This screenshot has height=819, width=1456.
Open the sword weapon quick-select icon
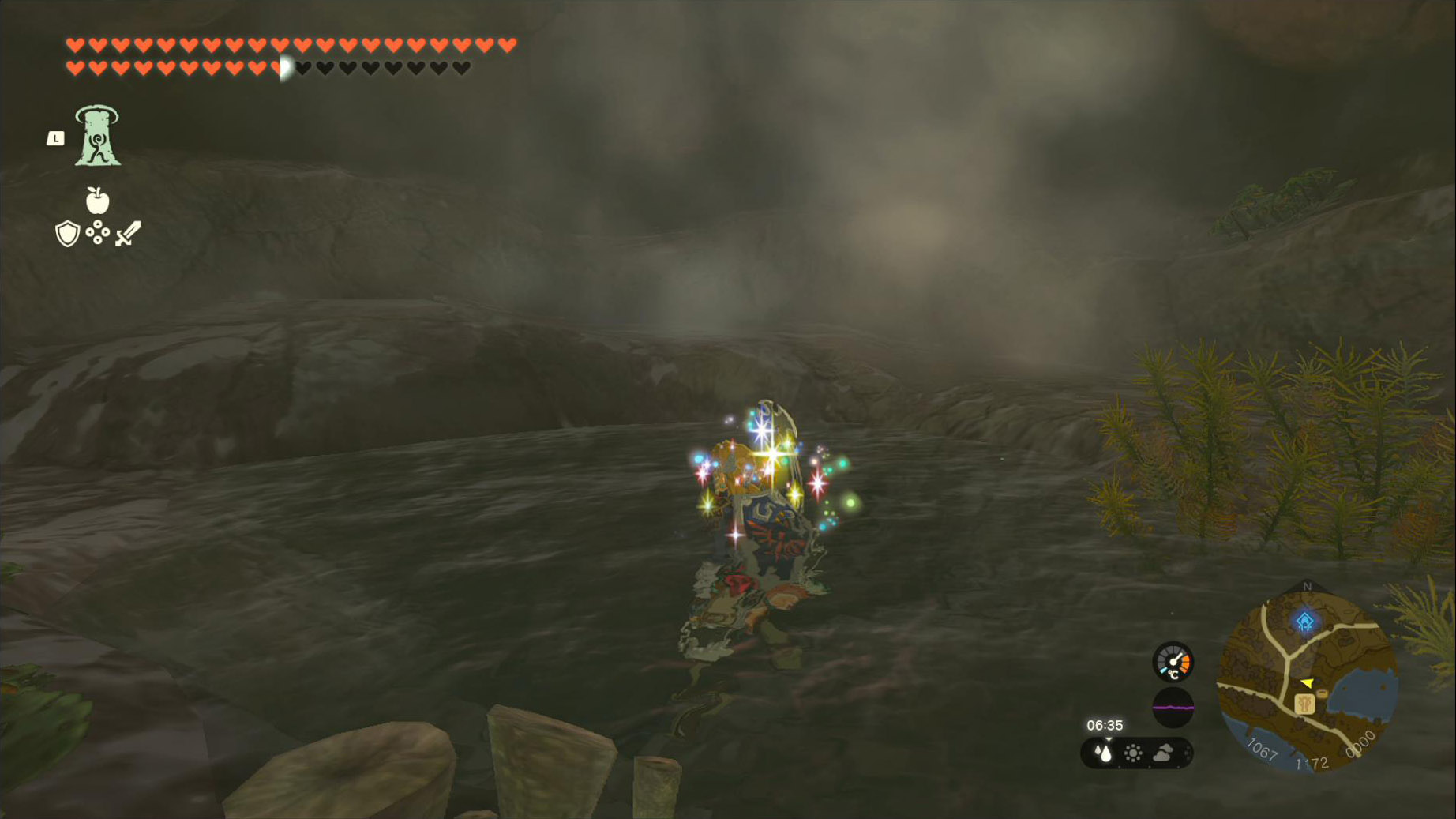tap(128, 234)
